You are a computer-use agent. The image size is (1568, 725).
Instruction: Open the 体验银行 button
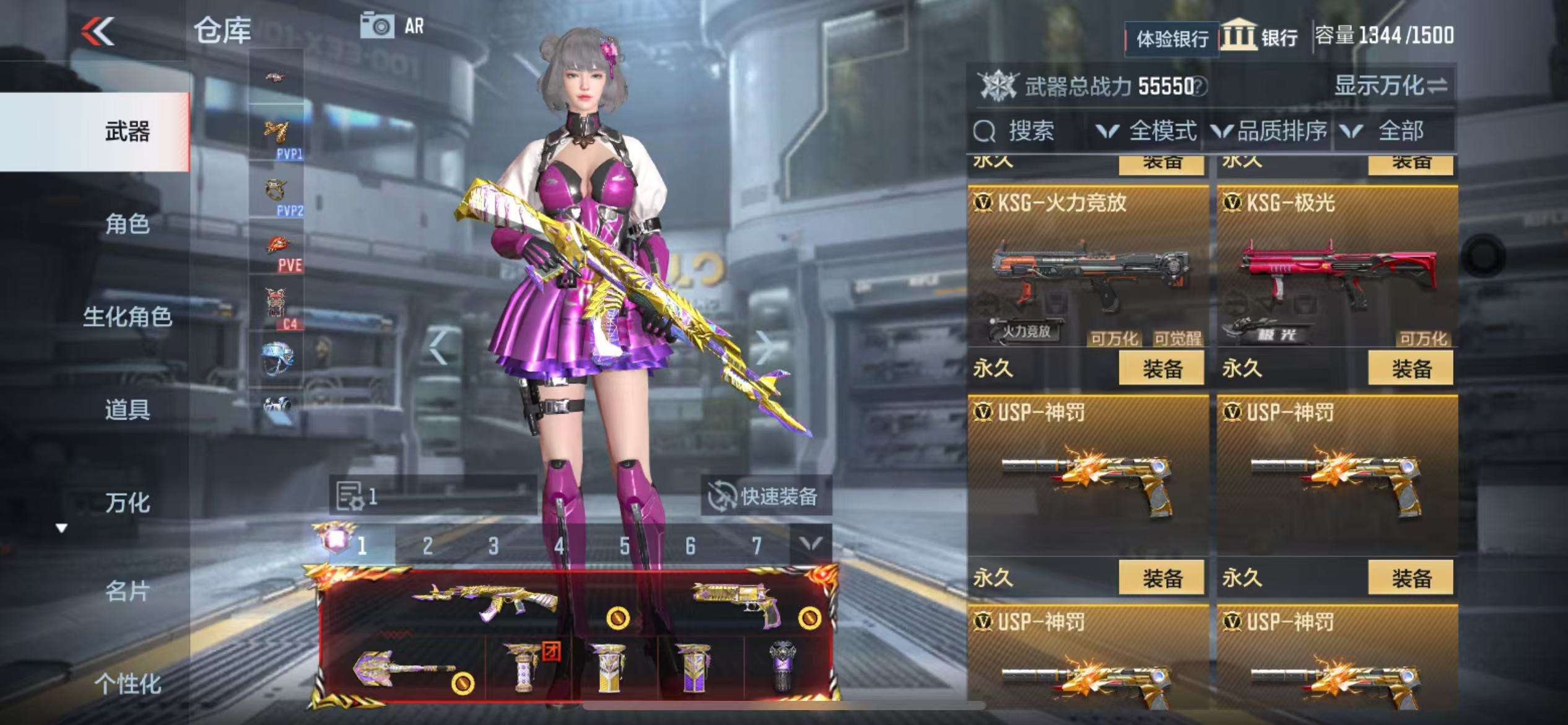tap(1172, 39)
